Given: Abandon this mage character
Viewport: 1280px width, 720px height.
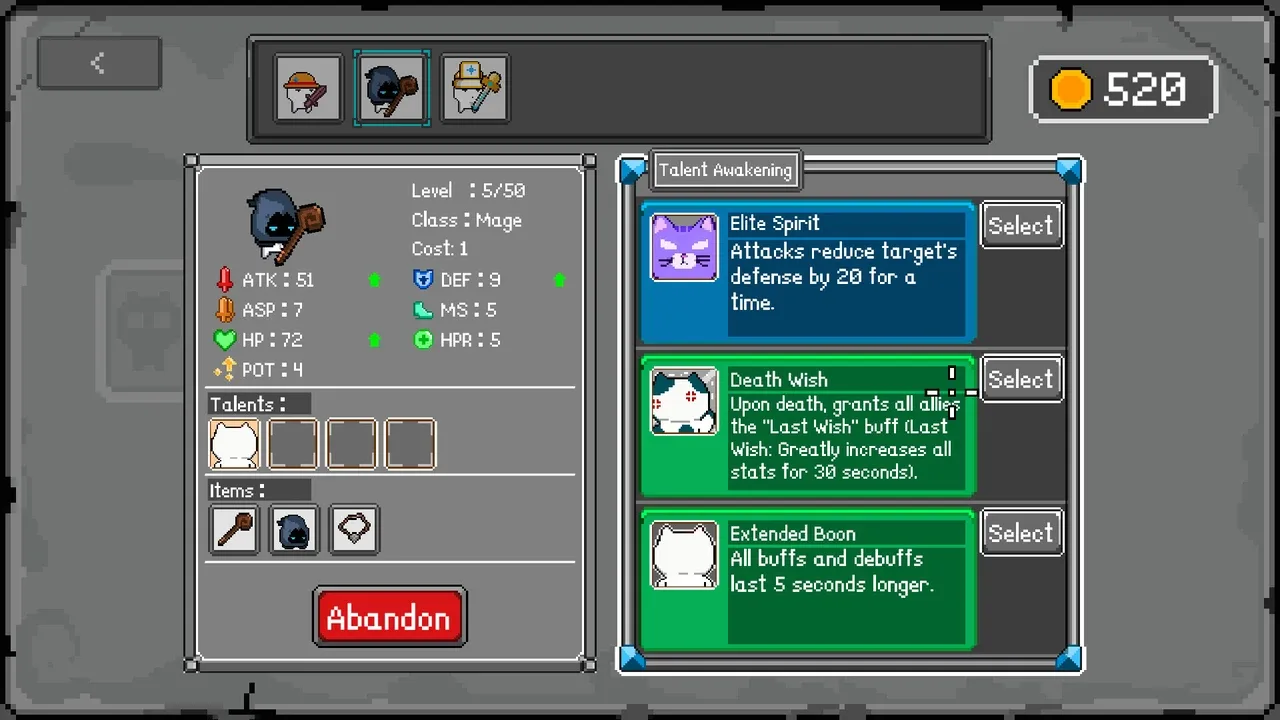Looking at the screenshot, I should coord(389,617).
